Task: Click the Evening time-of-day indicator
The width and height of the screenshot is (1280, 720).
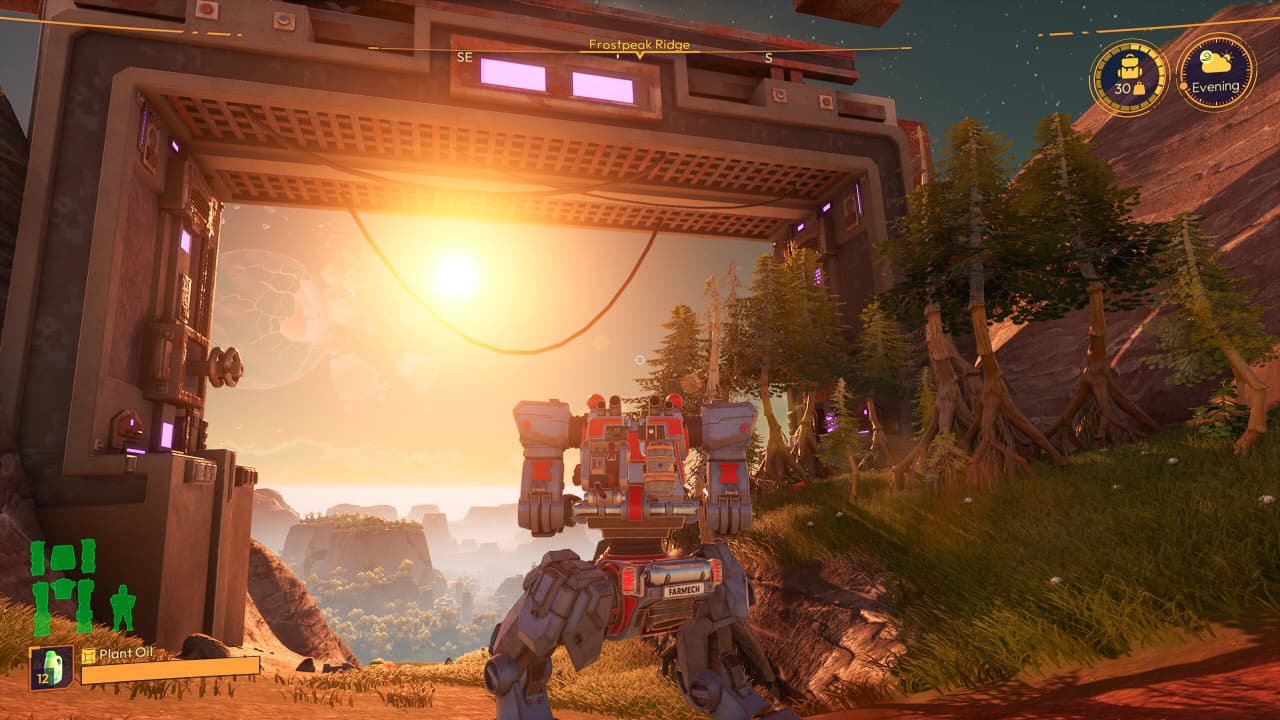Action: coord(1216,72)
